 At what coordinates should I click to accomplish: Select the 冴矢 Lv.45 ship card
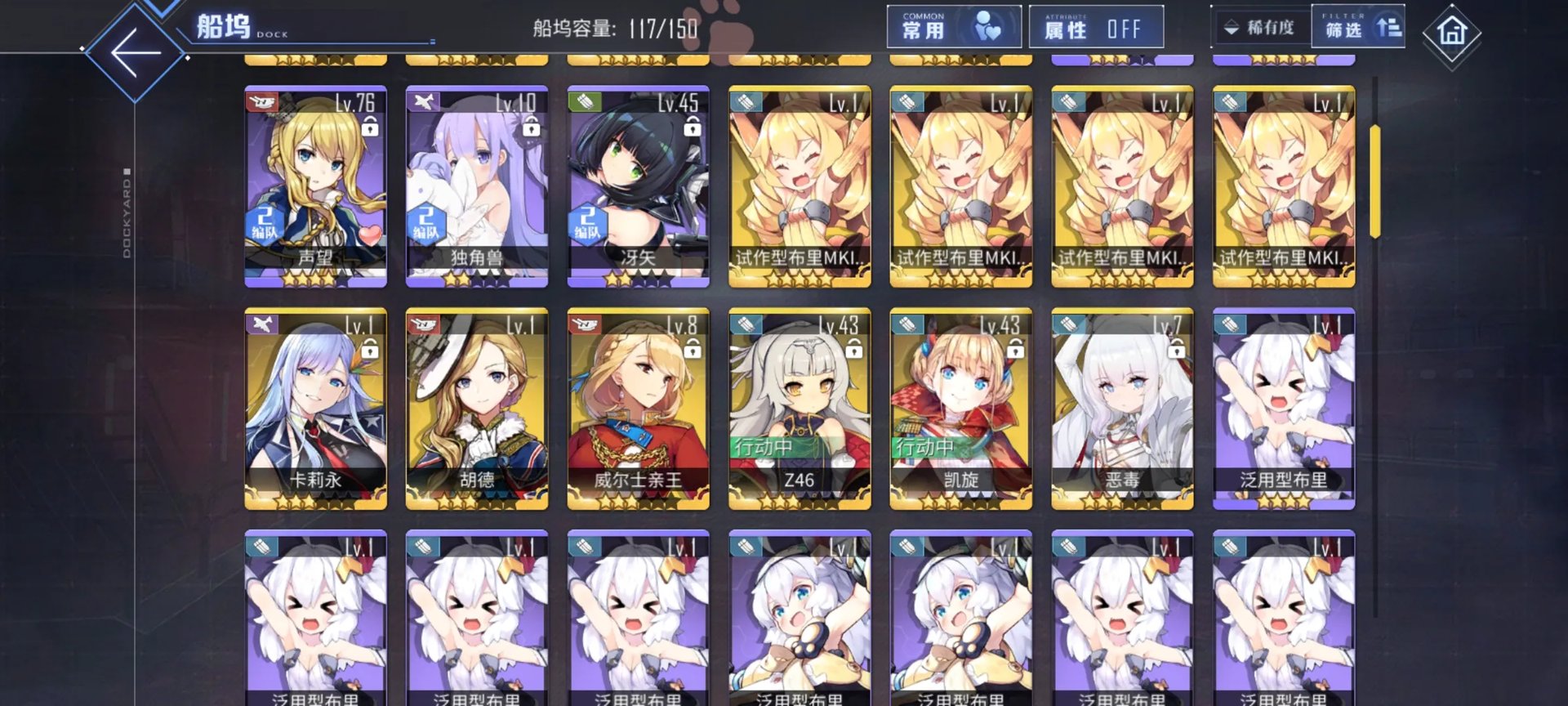pos(638,186)
